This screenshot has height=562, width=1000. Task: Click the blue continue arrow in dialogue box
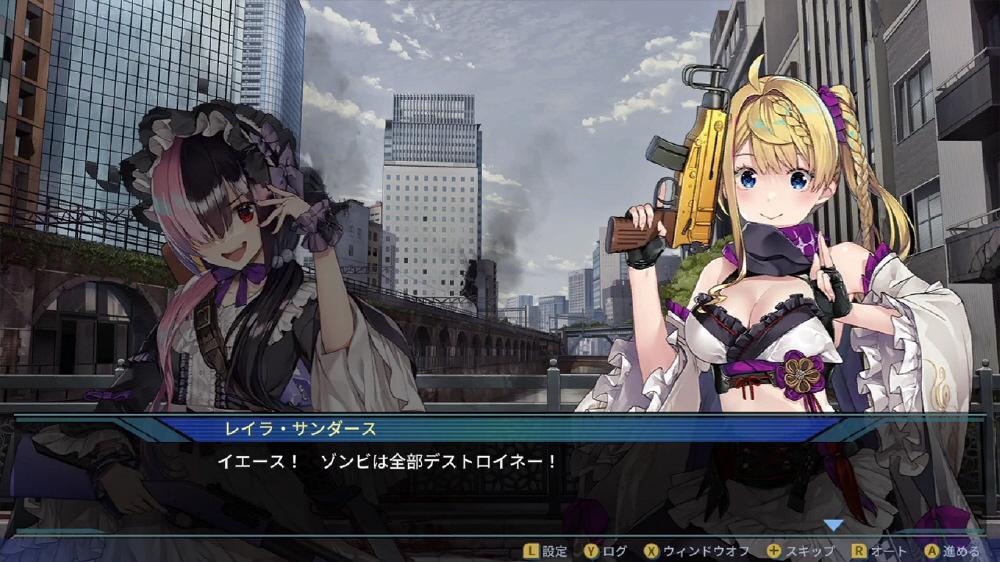(x=833, y=524)
